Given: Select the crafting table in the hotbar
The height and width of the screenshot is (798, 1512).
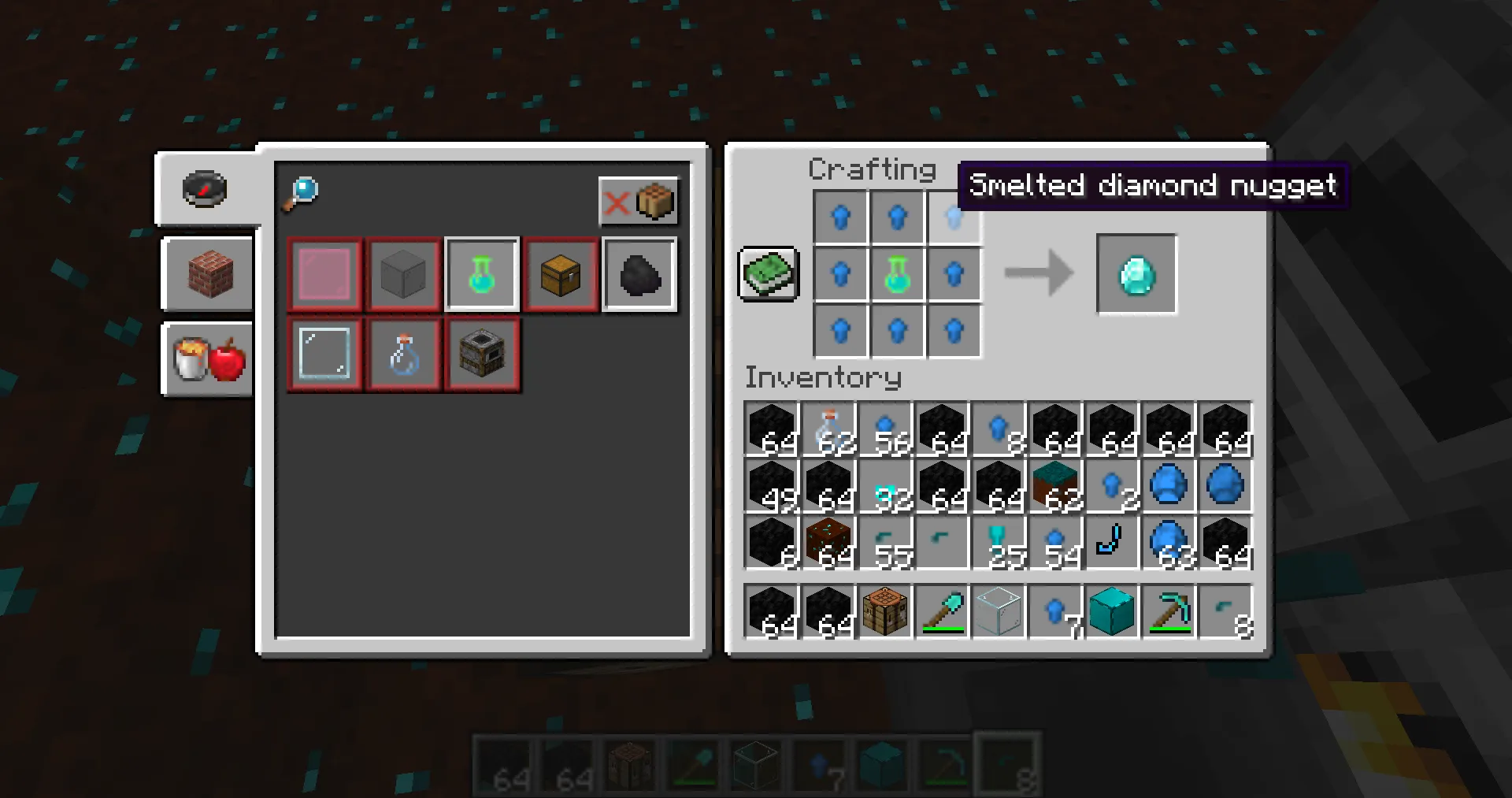Looking at the screenshot, I should 885,612.
